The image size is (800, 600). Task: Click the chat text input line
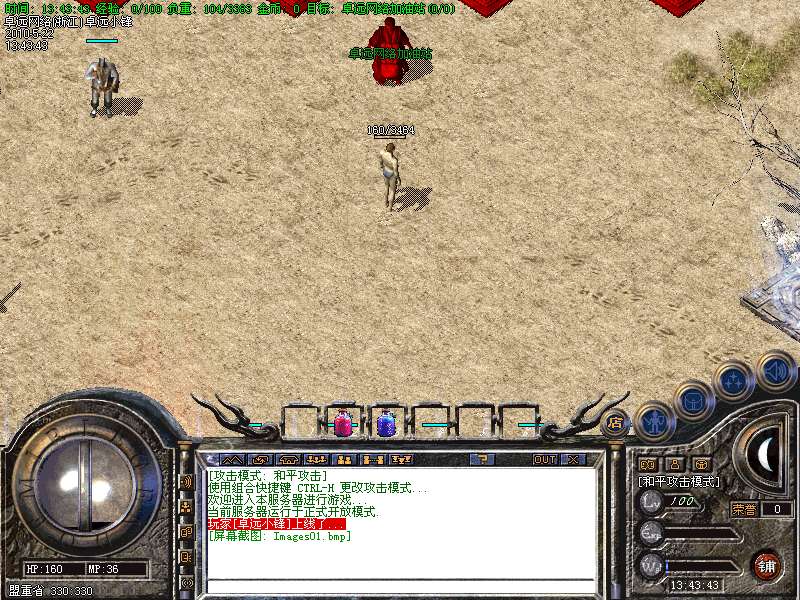pyautogui.click(x=400, y=586)
